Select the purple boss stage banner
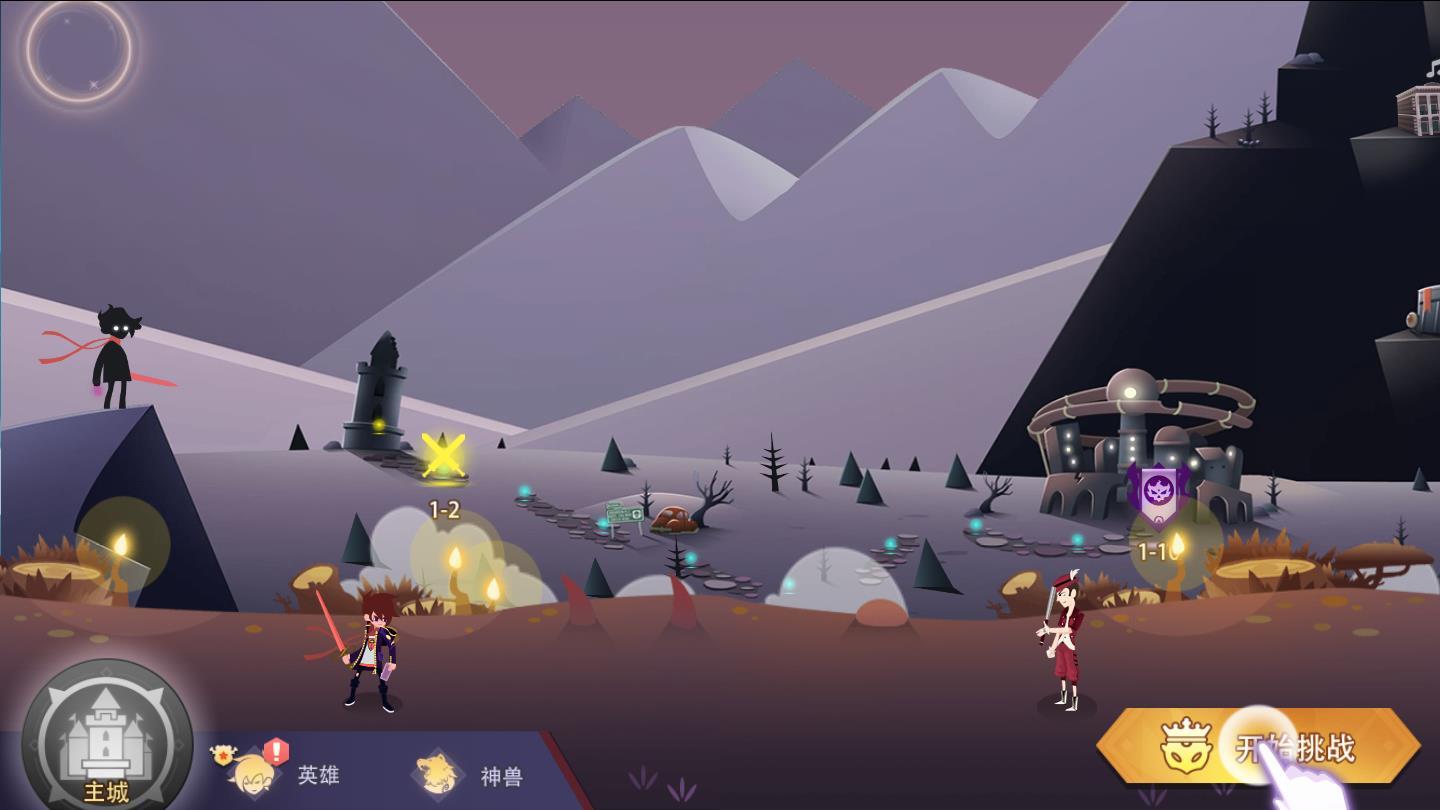The width and height of the screenshot is (1440, 810). pos(1157,492)
